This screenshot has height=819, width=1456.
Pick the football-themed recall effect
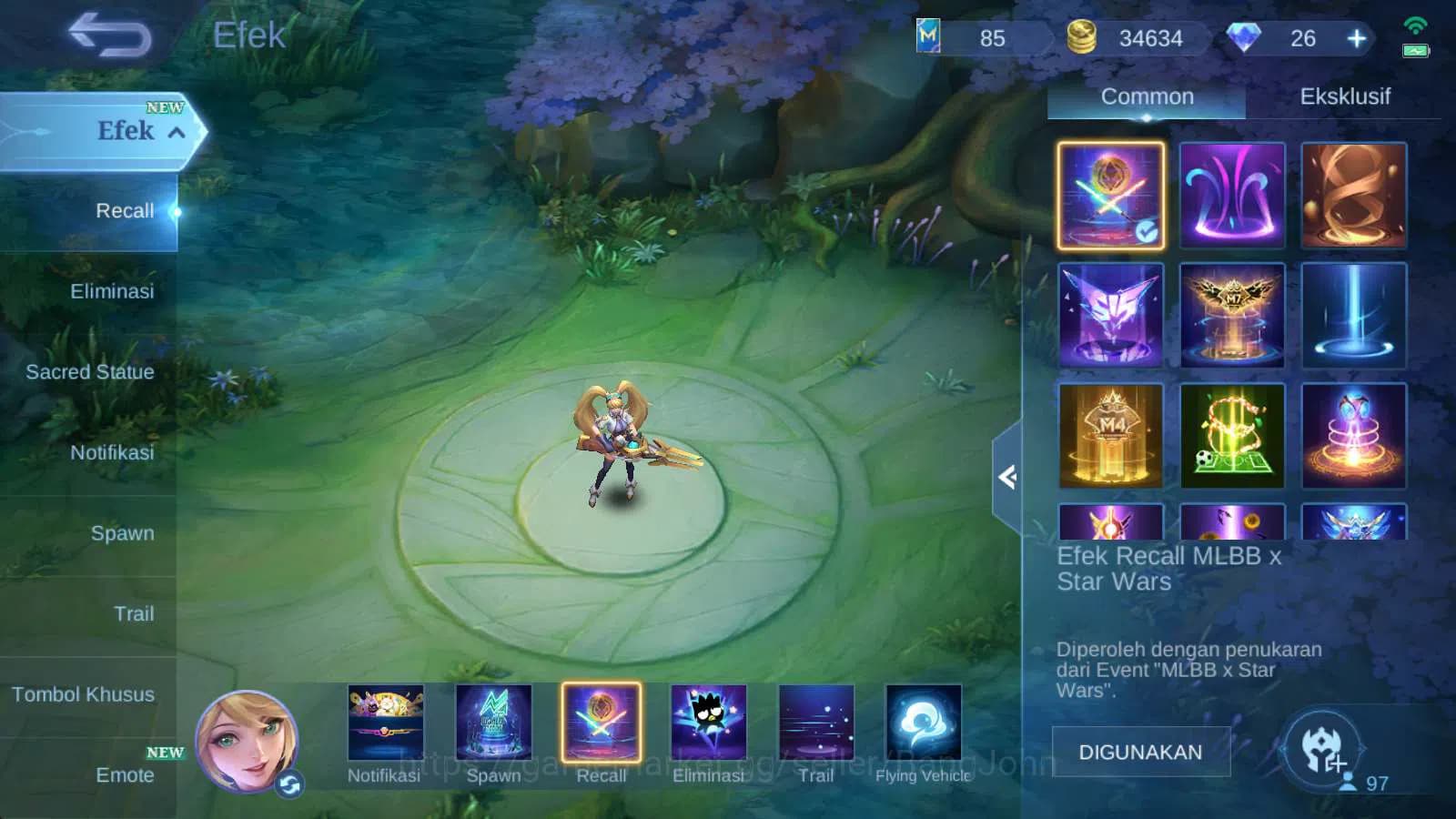1233,435
